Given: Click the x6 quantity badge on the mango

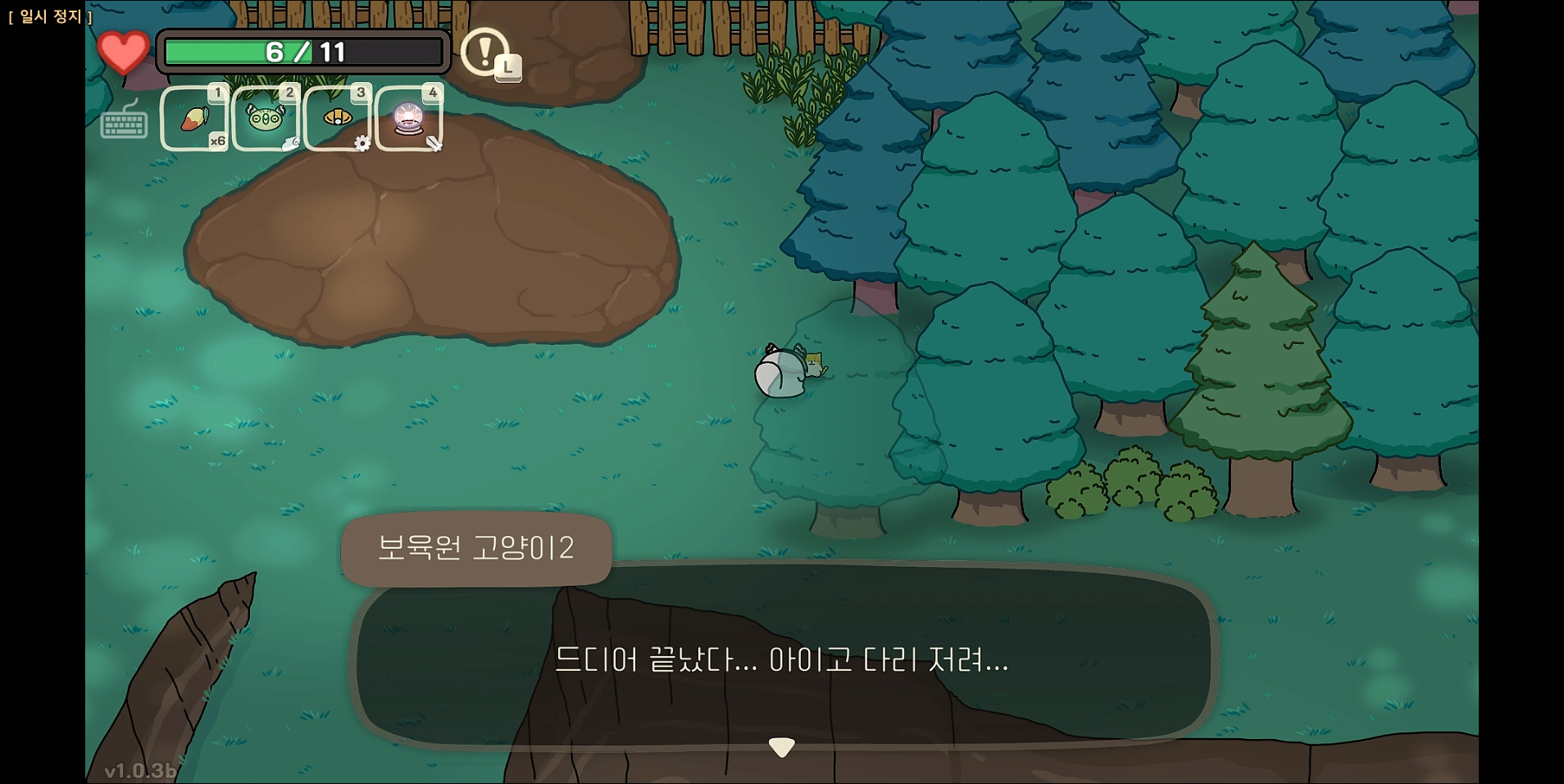Looking at the screenshot, I should coord(217,141).
